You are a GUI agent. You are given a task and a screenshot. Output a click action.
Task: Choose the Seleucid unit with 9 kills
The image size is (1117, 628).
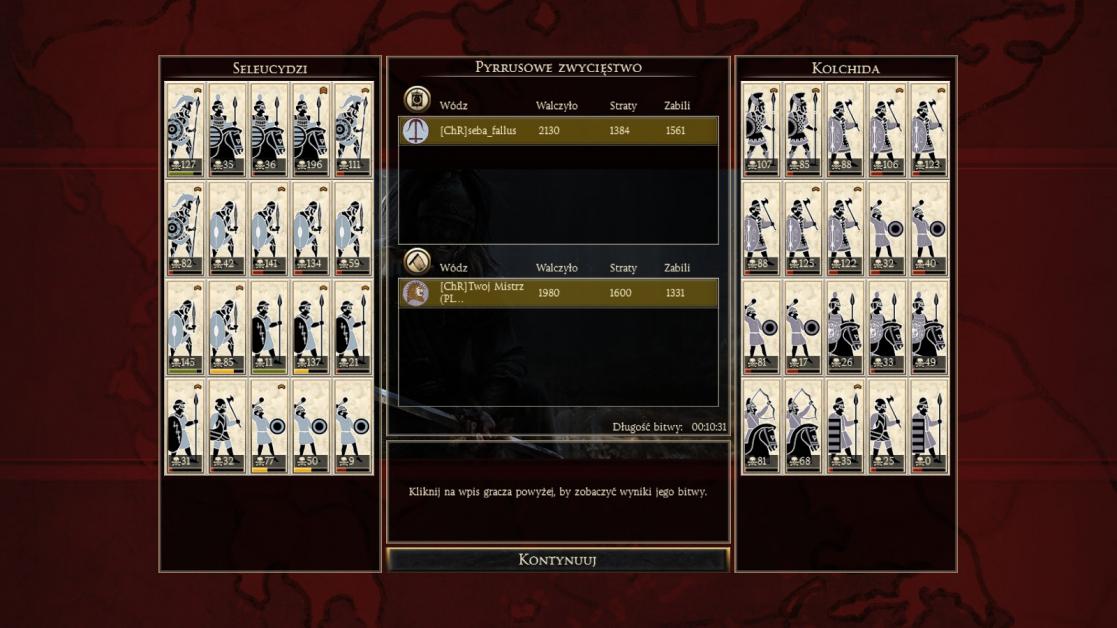click(353, 425)
